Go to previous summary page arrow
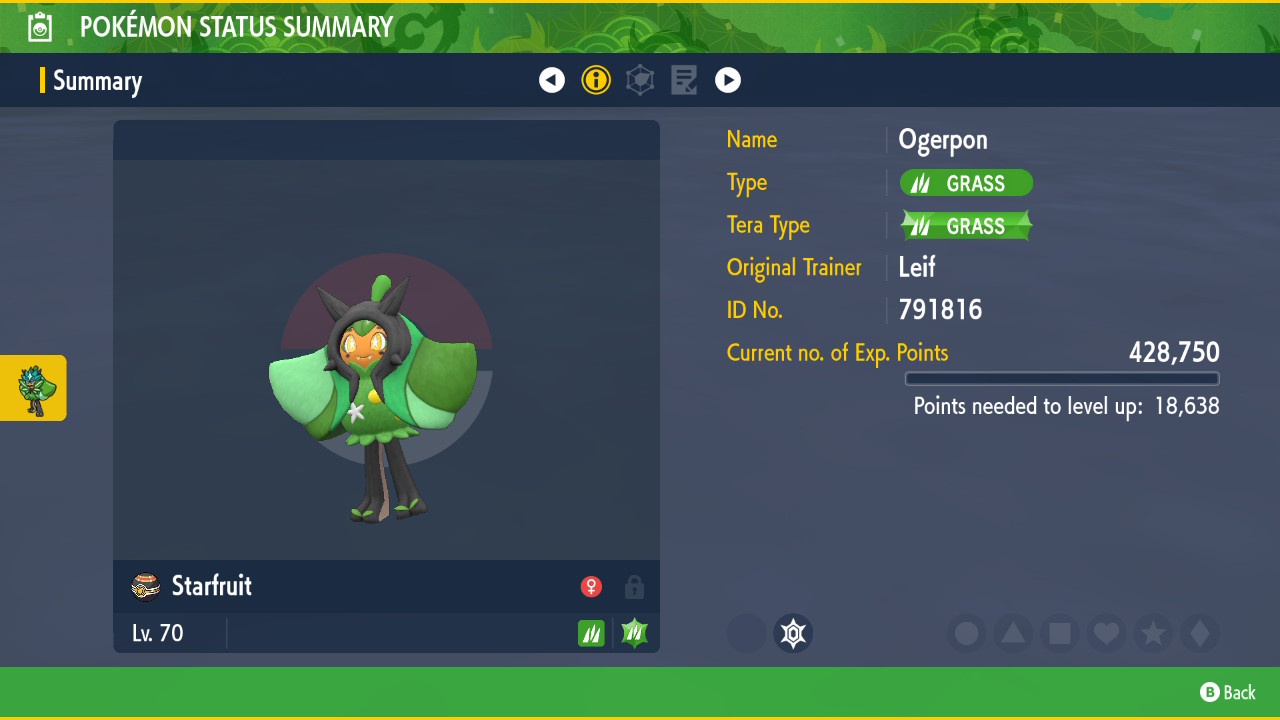The width and height of the screenshot is (1280, 720). [552, 80]
